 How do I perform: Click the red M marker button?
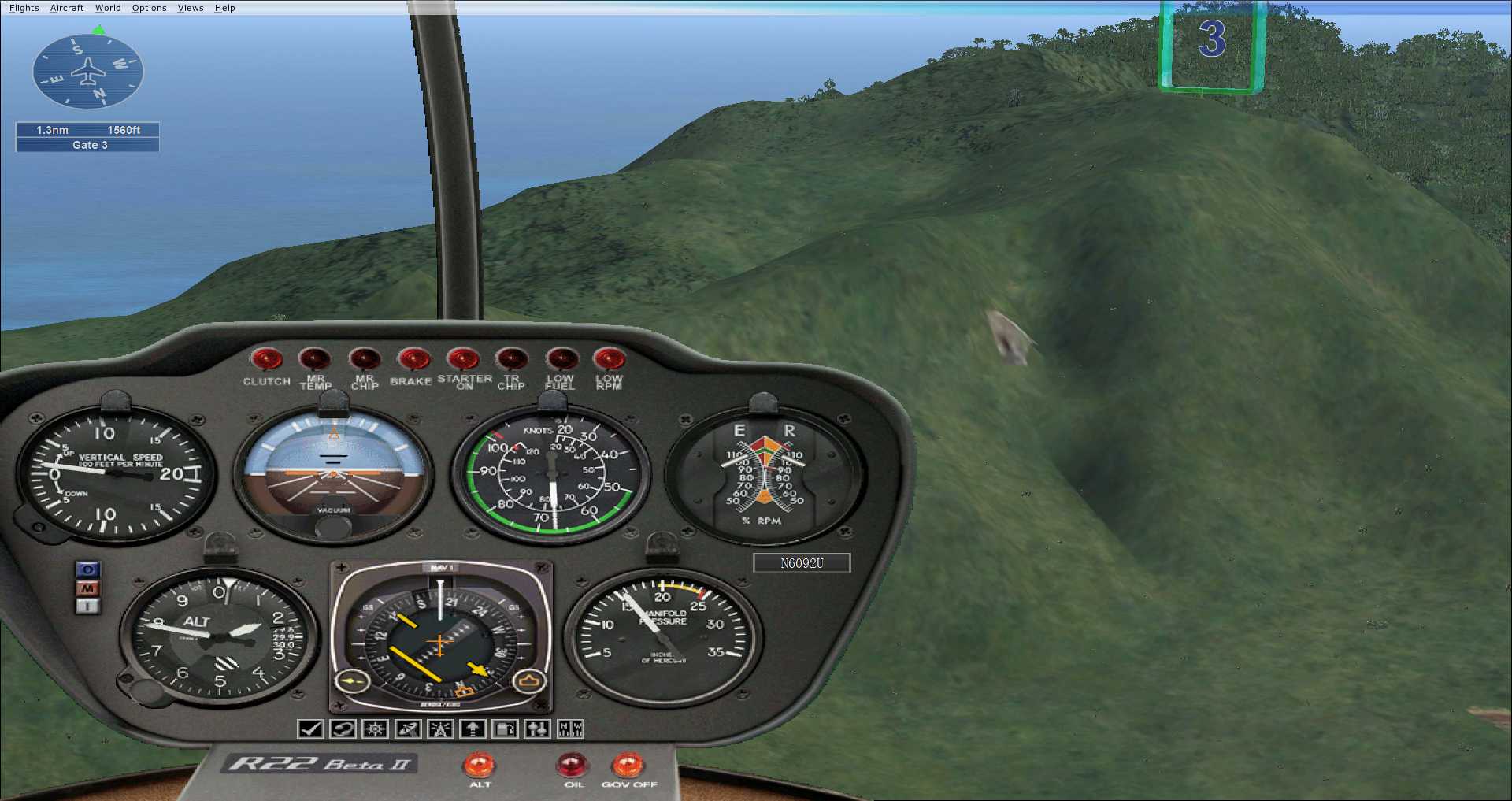(x=87, y=588)
